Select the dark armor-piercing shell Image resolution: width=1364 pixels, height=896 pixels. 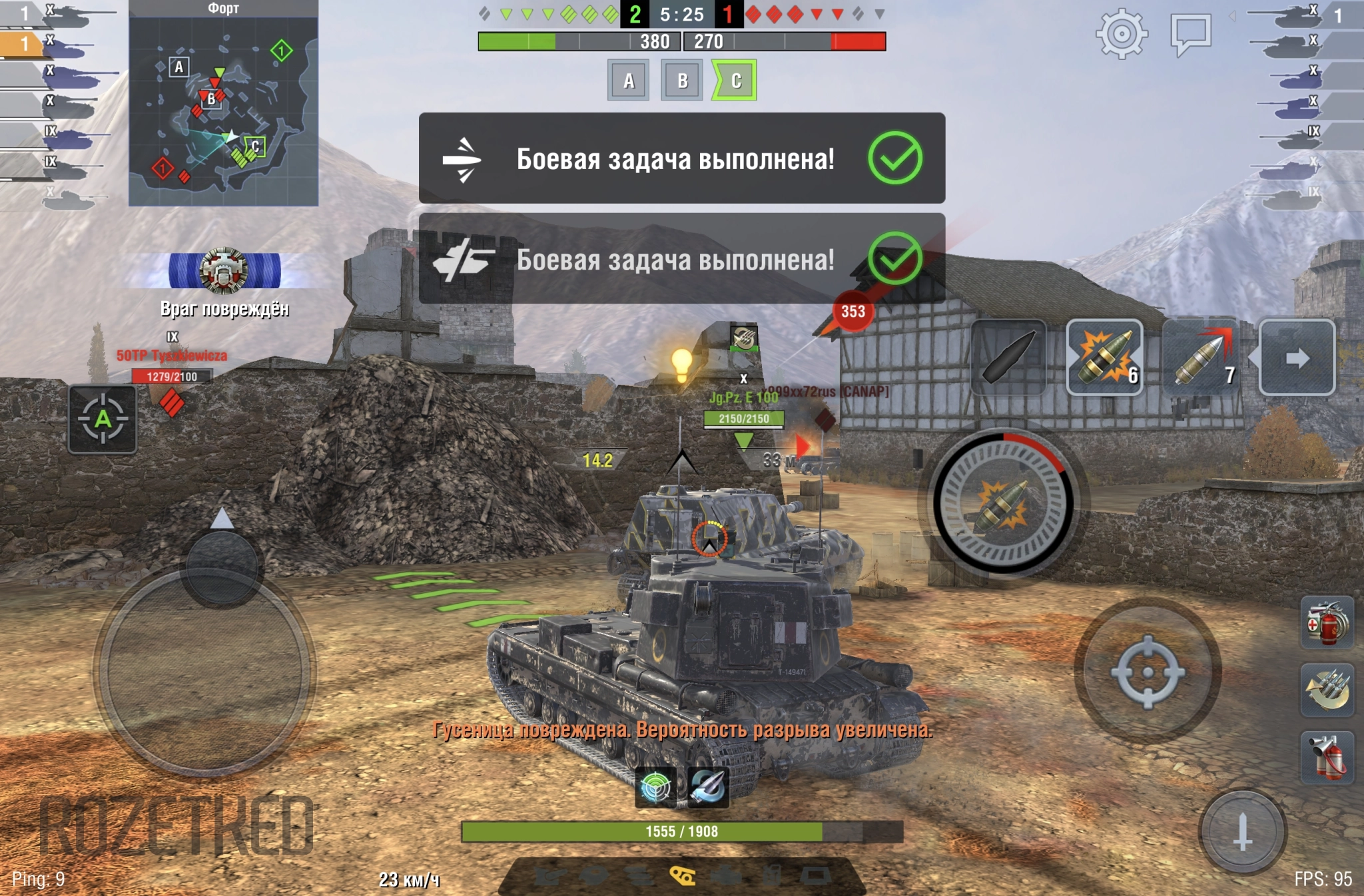click(x=1008, y=357)
